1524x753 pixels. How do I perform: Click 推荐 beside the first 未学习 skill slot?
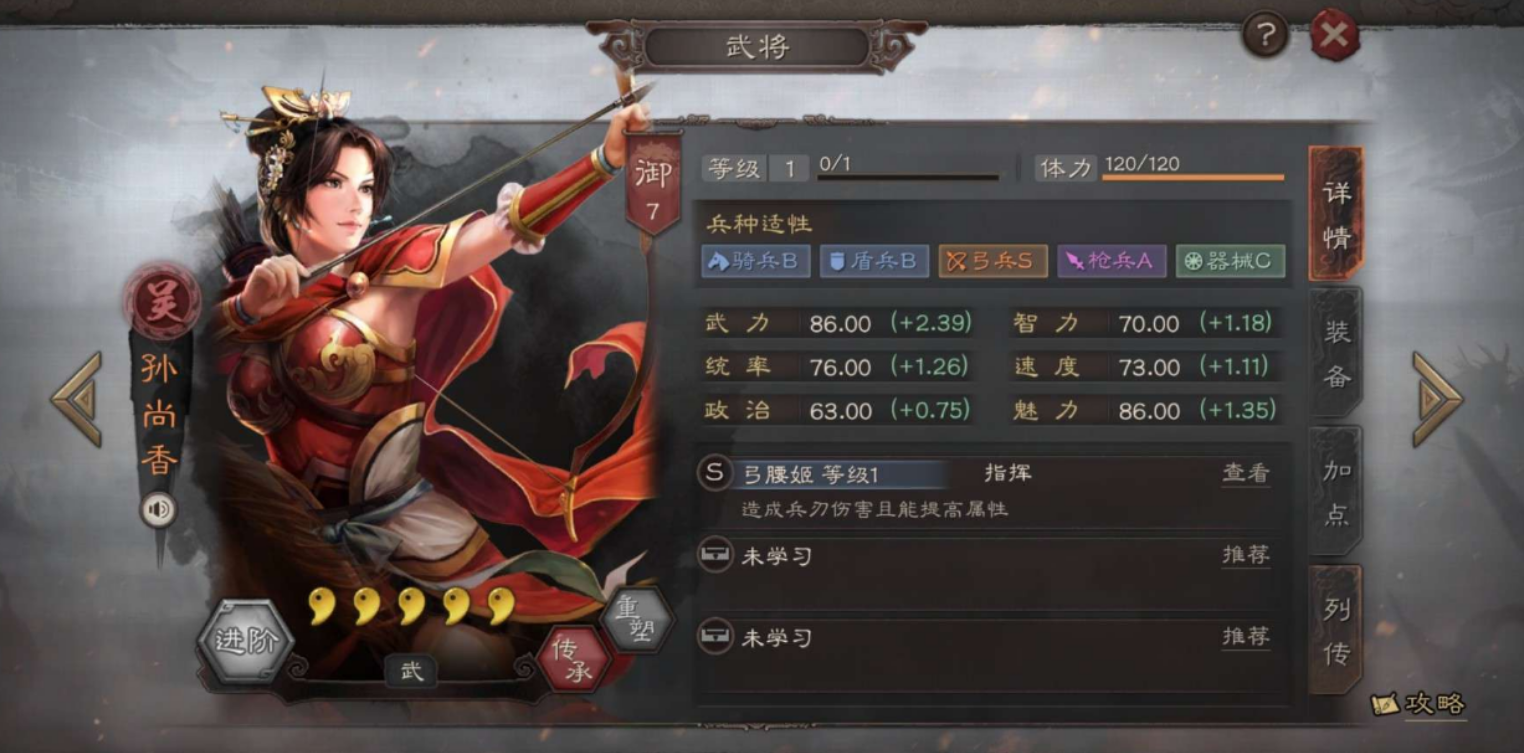(1244, 554)
